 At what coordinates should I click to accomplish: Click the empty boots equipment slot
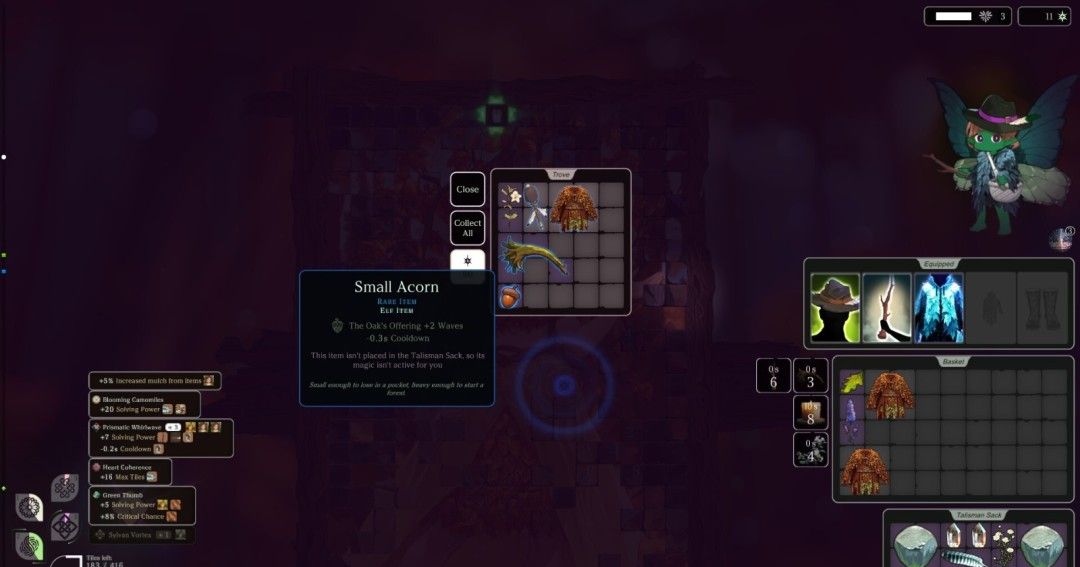(1042, 307)
